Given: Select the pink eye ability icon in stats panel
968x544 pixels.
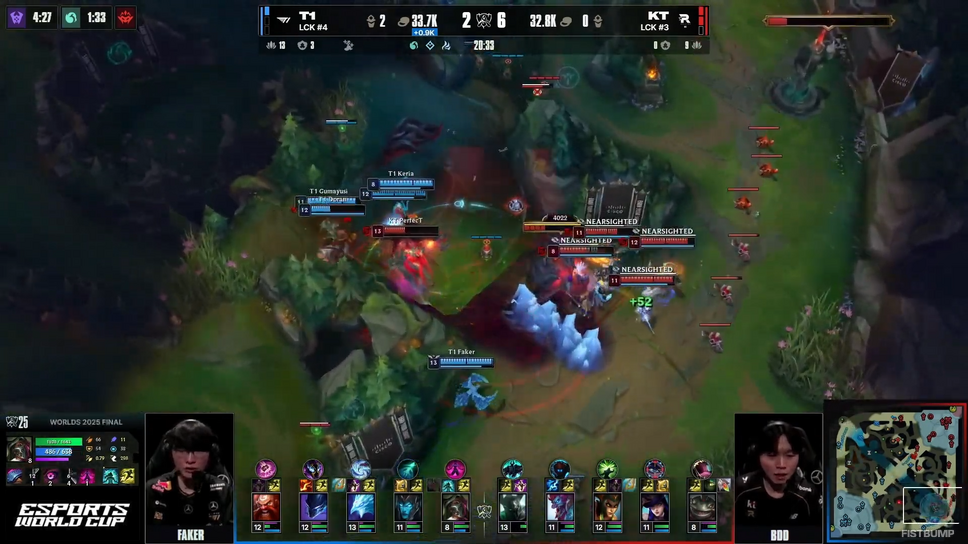Looking at the screenshot, I should [51, 477].
